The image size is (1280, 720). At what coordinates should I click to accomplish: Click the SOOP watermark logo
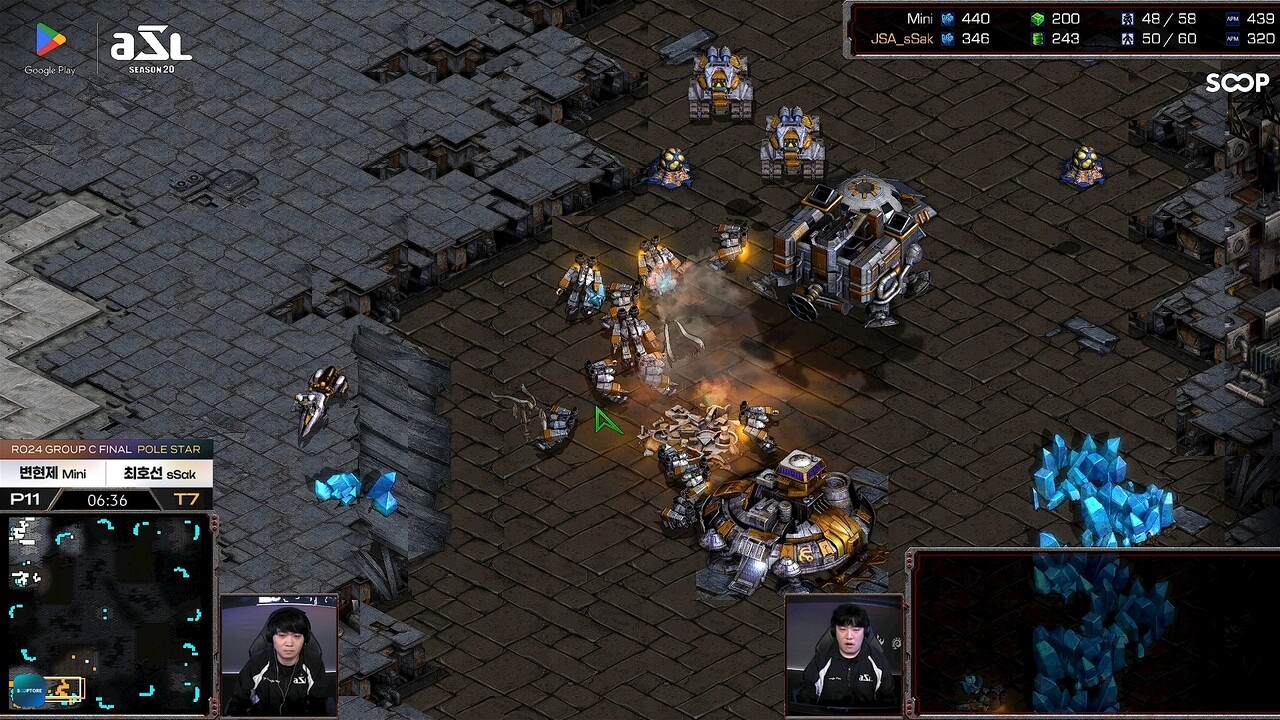coord(1236,83)
